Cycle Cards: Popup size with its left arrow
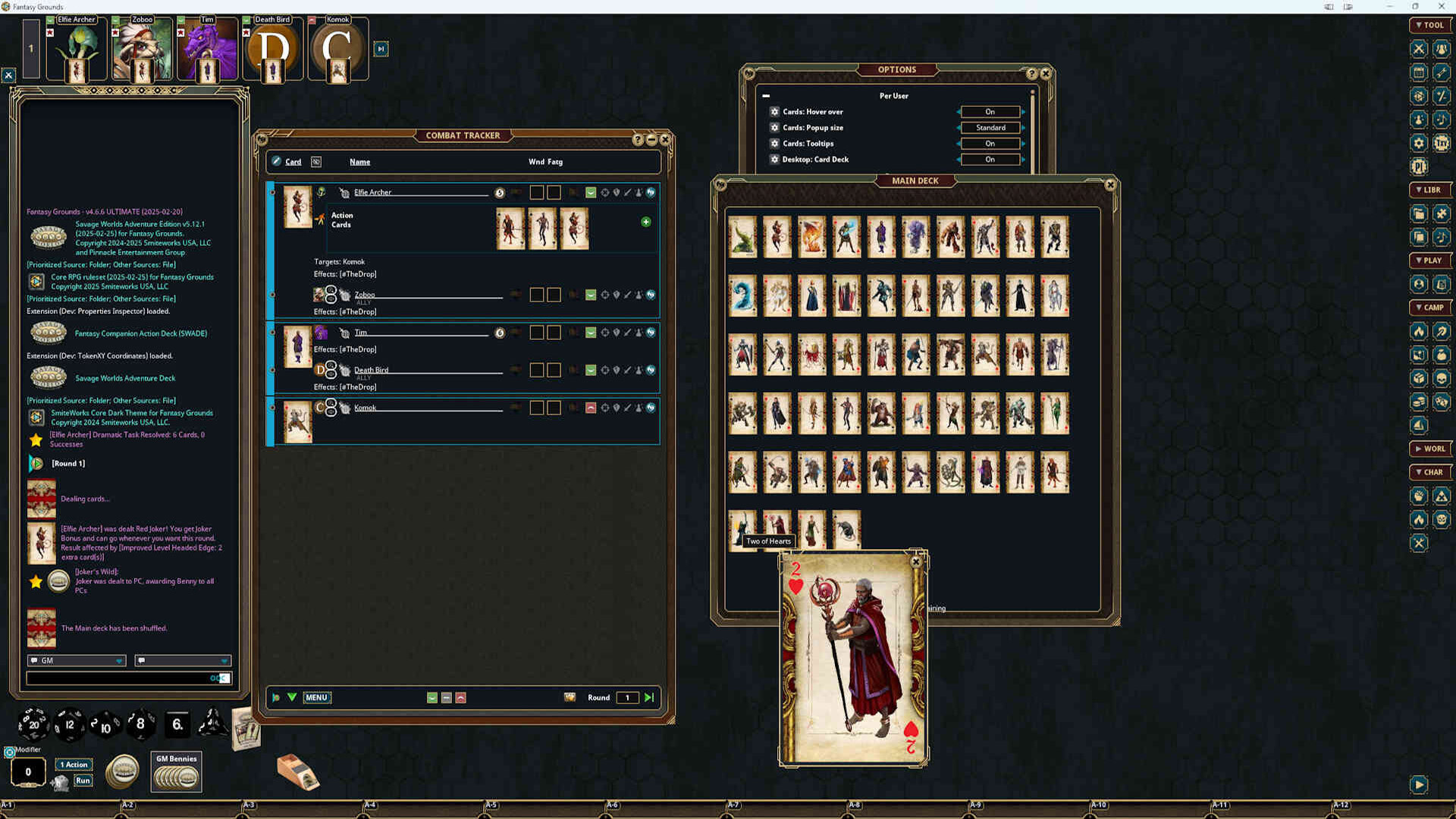1456x819 pixels. (959, 127)
